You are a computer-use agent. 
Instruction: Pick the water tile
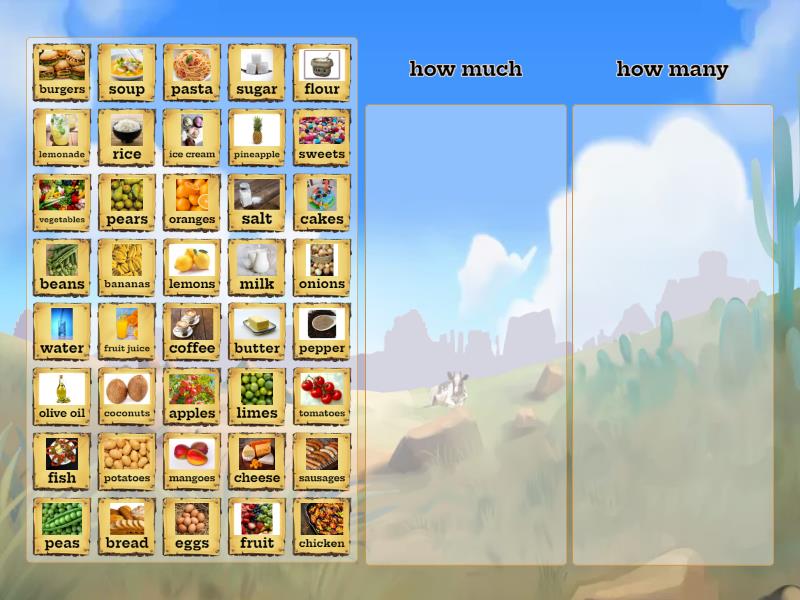62,332
